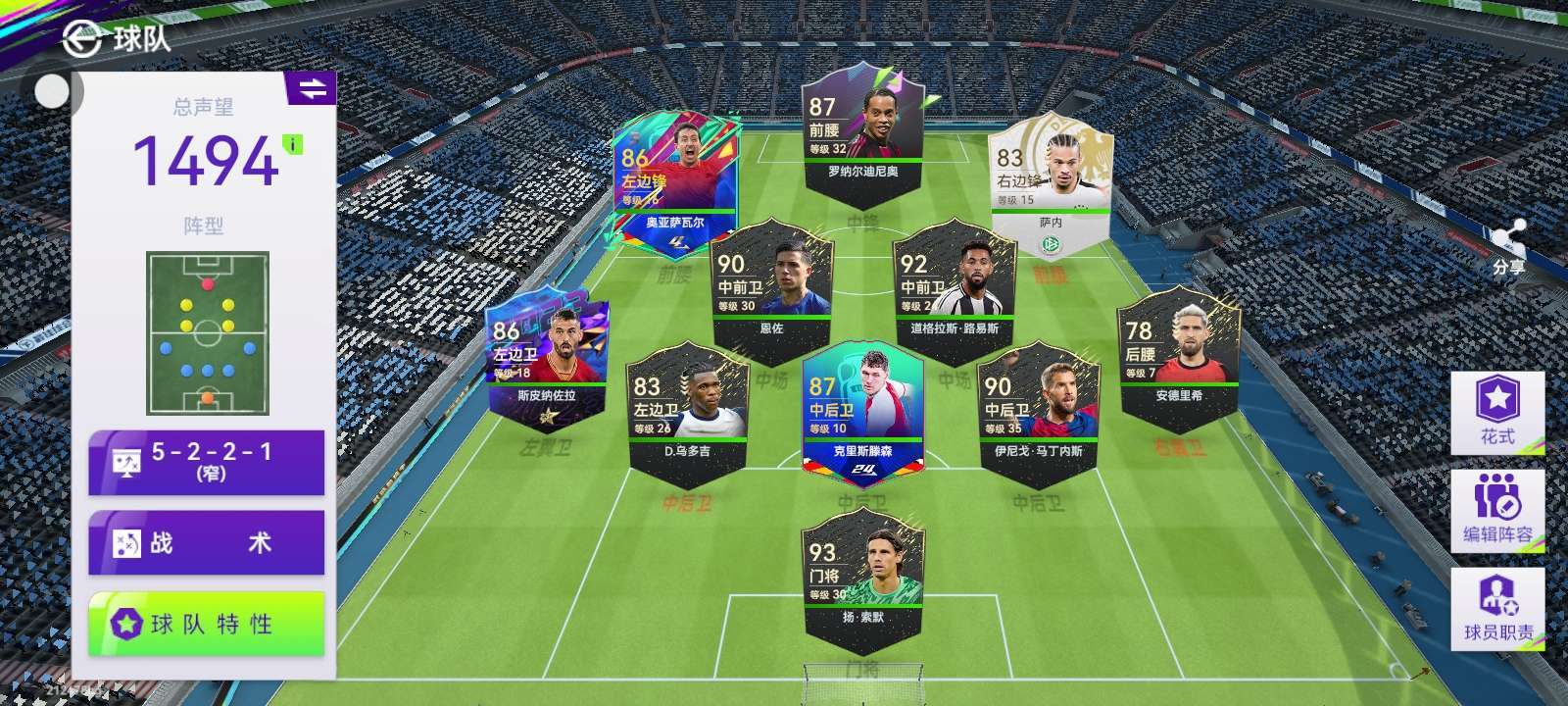Toggle the purple swap arrows panel button
The width and height of the screenshot is (1568, 706).
click(312, 88)
